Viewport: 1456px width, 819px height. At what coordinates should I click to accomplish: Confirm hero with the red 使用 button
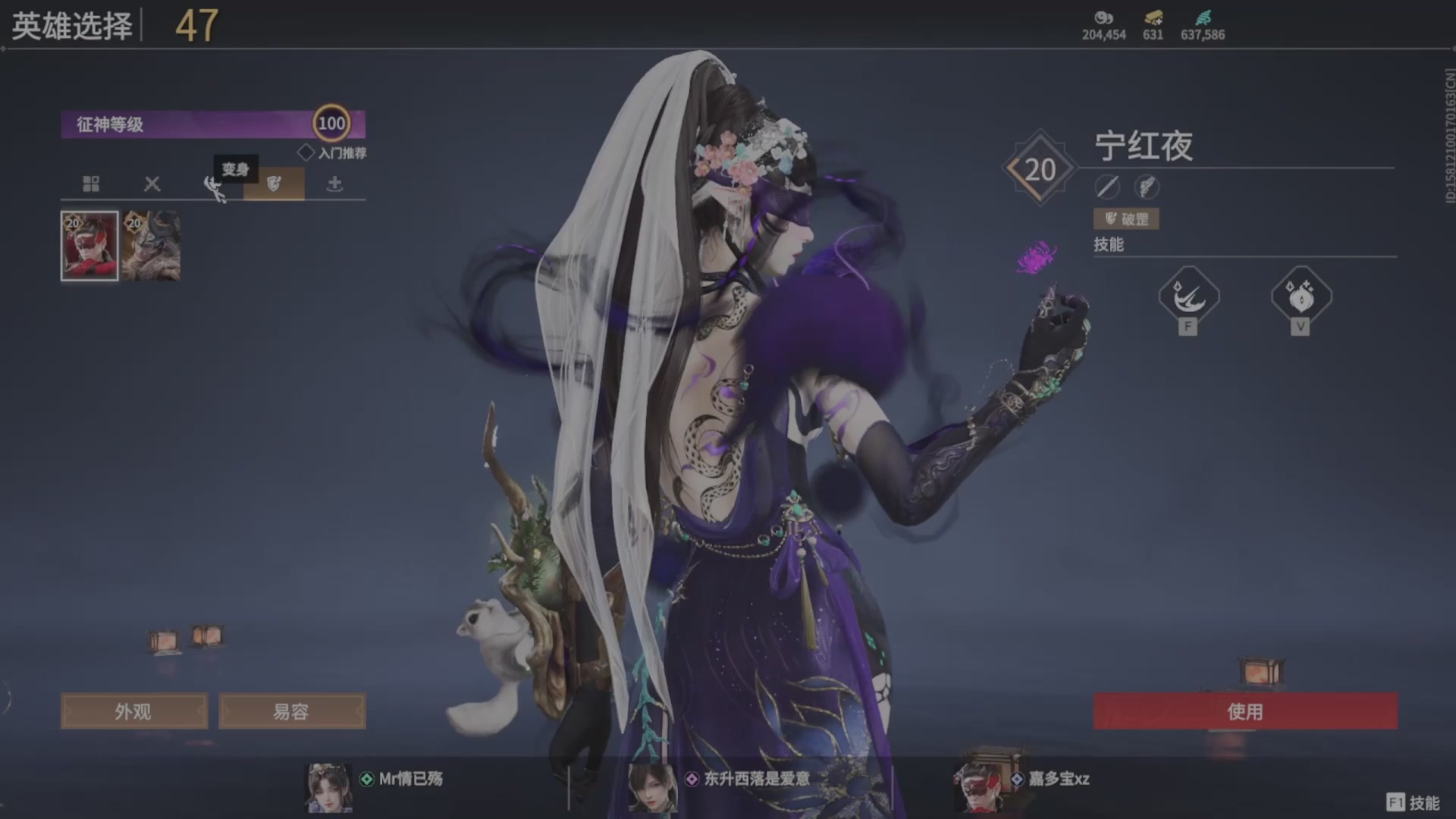click(1244, 711)
